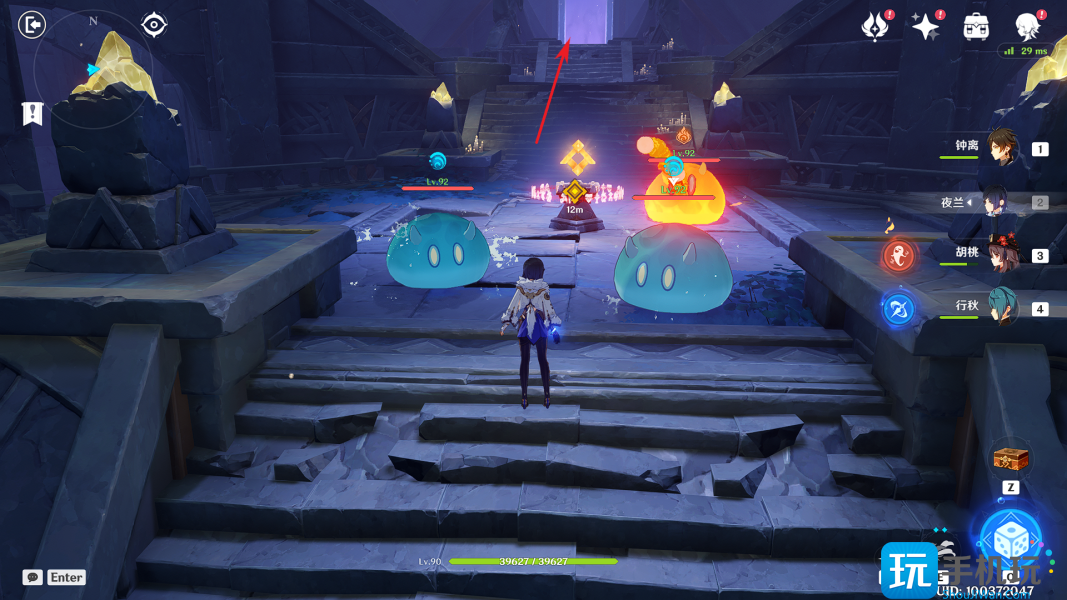
Task: Click the exit domain arrow icon
Action: 33,24
